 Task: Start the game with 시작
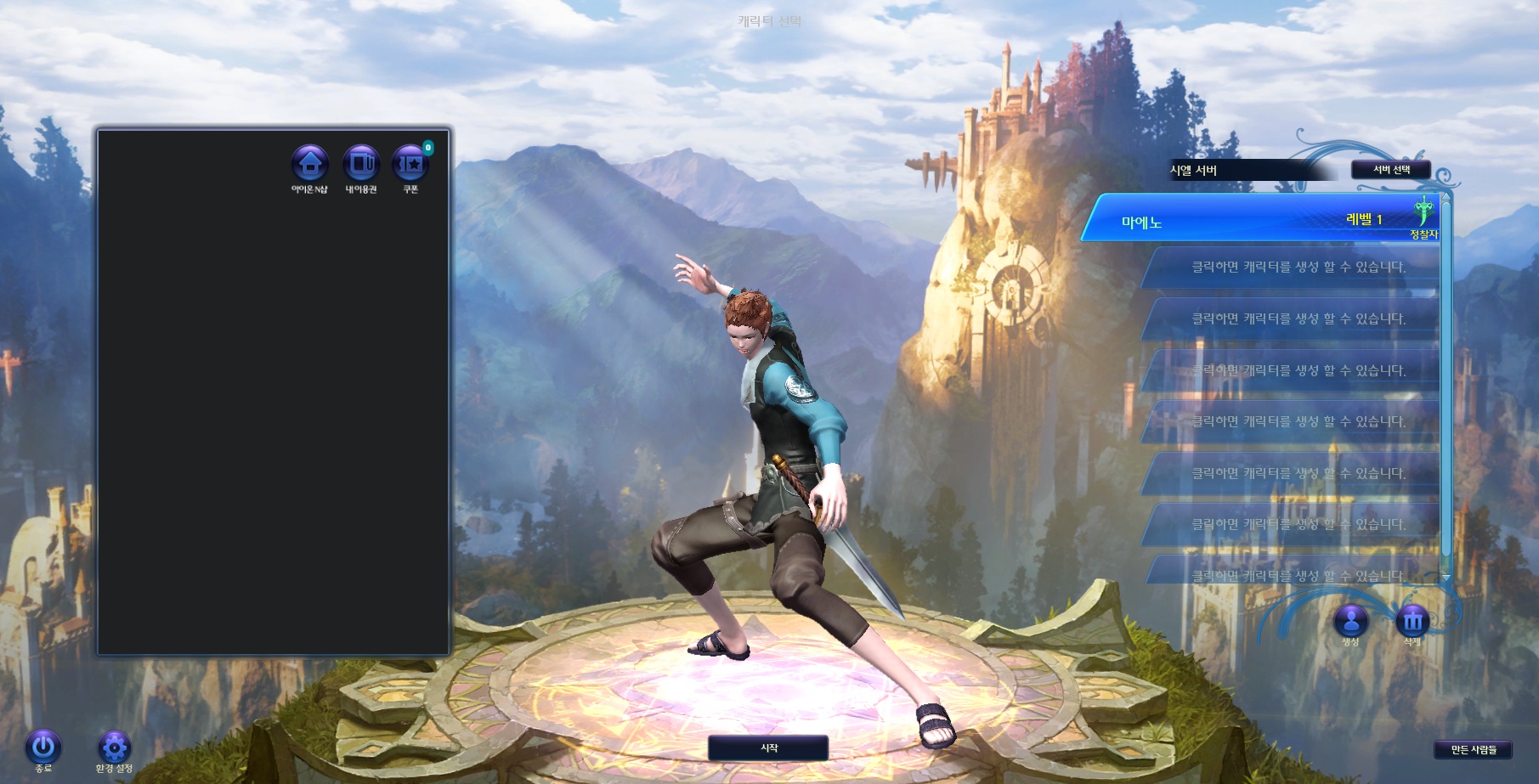tap(768, 748)
